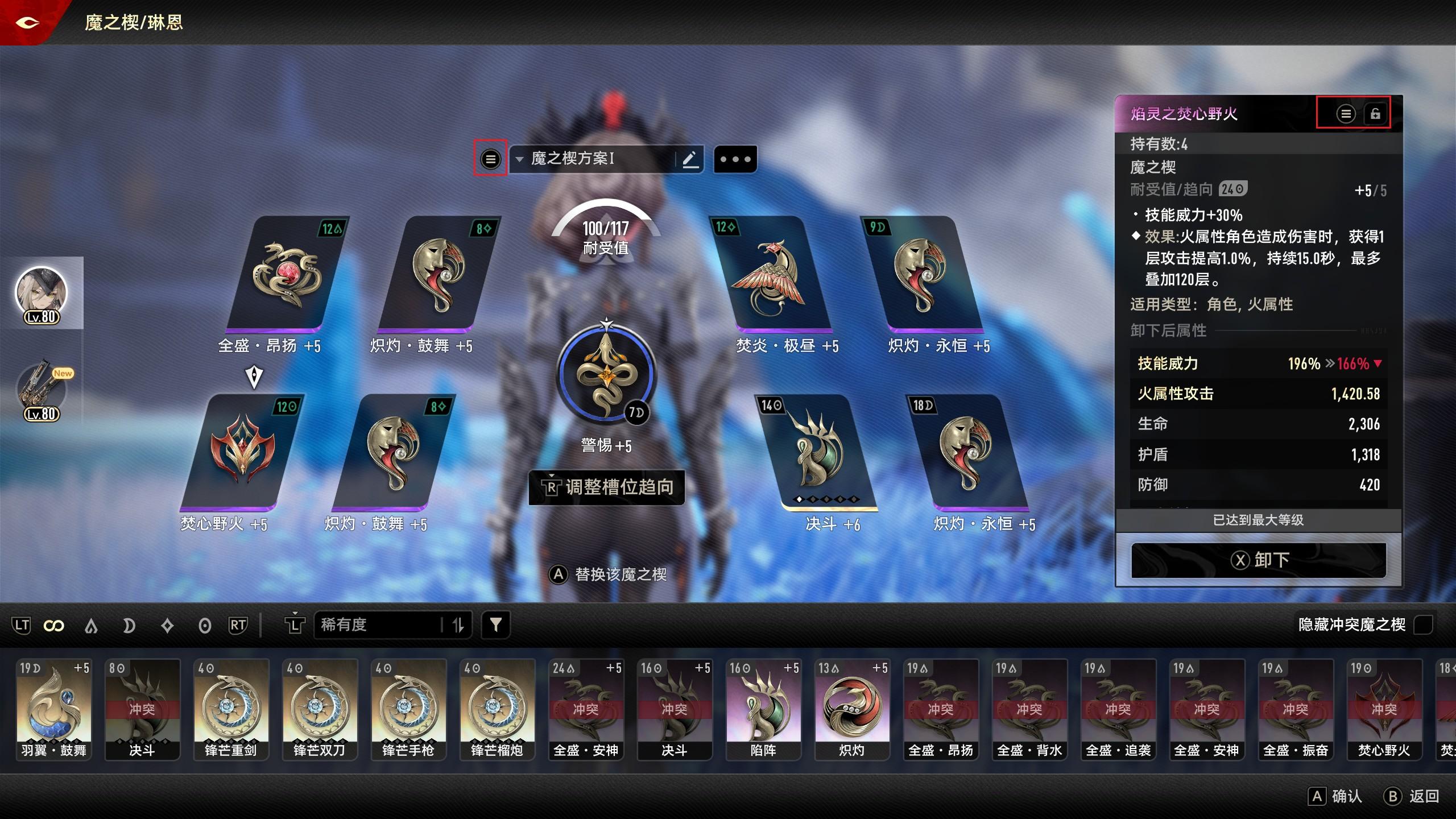1456x819 pixels.
Task: Select the equipped 决斗 +6 wedge slot
Action: (819, 452)
